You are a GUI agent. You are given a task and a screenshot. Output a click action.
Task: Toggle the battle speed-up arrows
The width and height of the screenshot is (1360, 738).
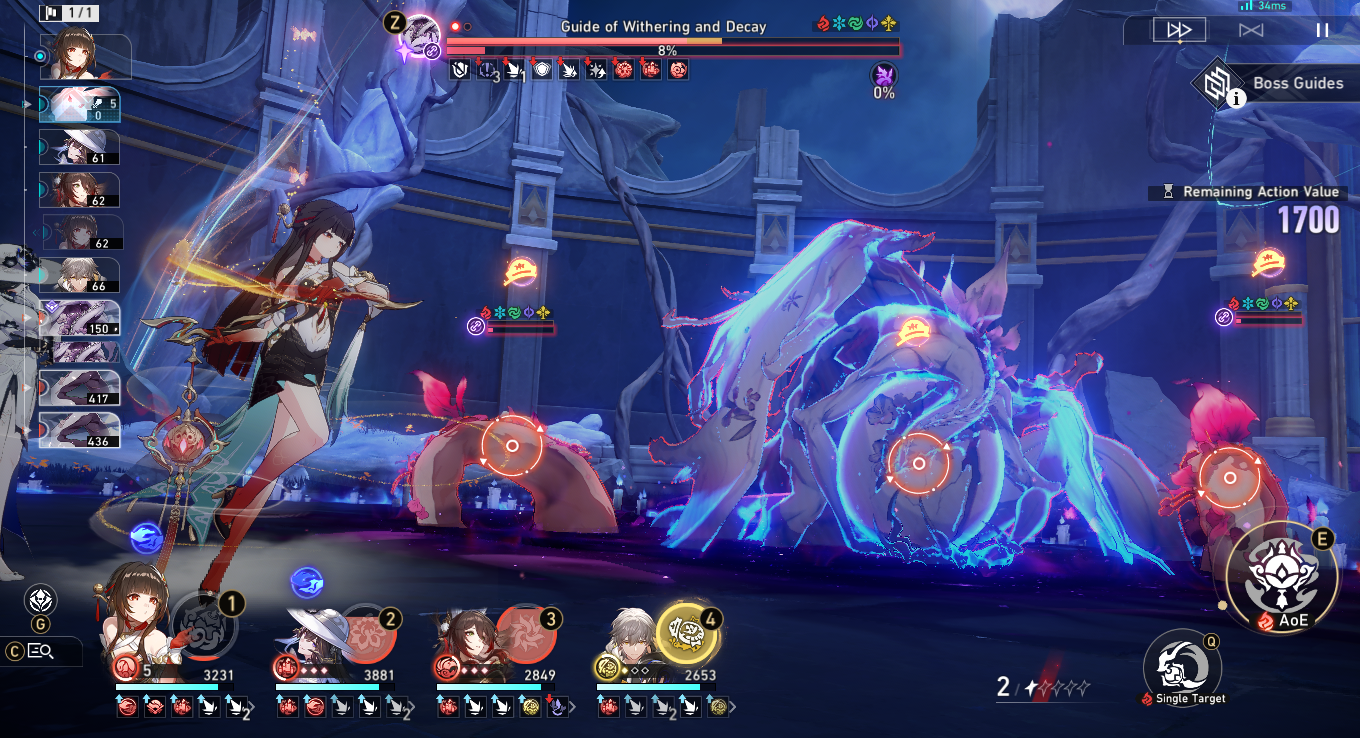[1179, 30]
